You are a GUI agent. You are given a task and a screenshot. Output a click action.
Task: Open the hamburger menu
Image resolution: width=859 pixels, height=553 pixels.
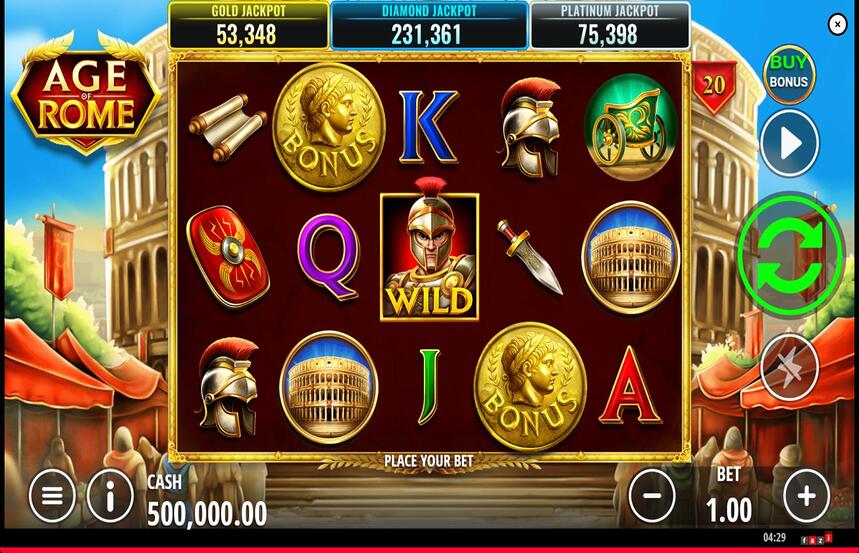pos(52,495)
